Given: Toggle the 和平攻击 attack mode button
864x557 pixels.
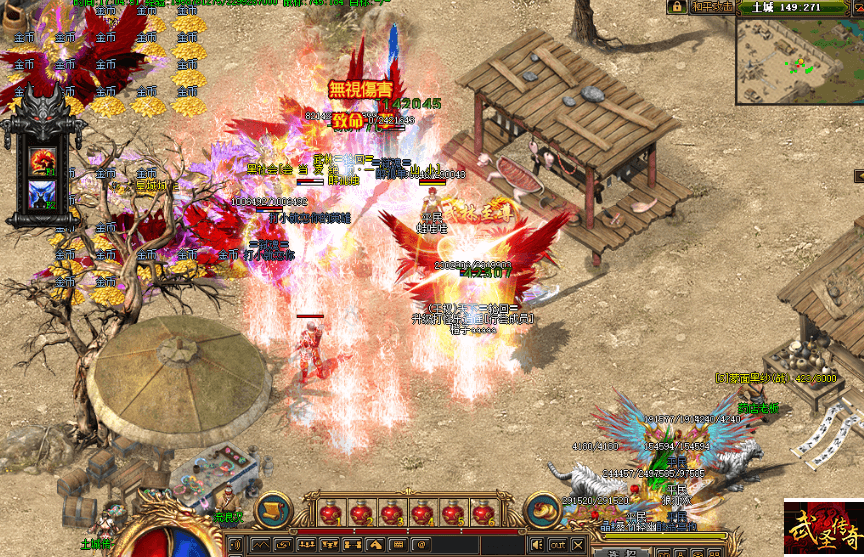Looking at the screenshot, I should tap(714, 6).
